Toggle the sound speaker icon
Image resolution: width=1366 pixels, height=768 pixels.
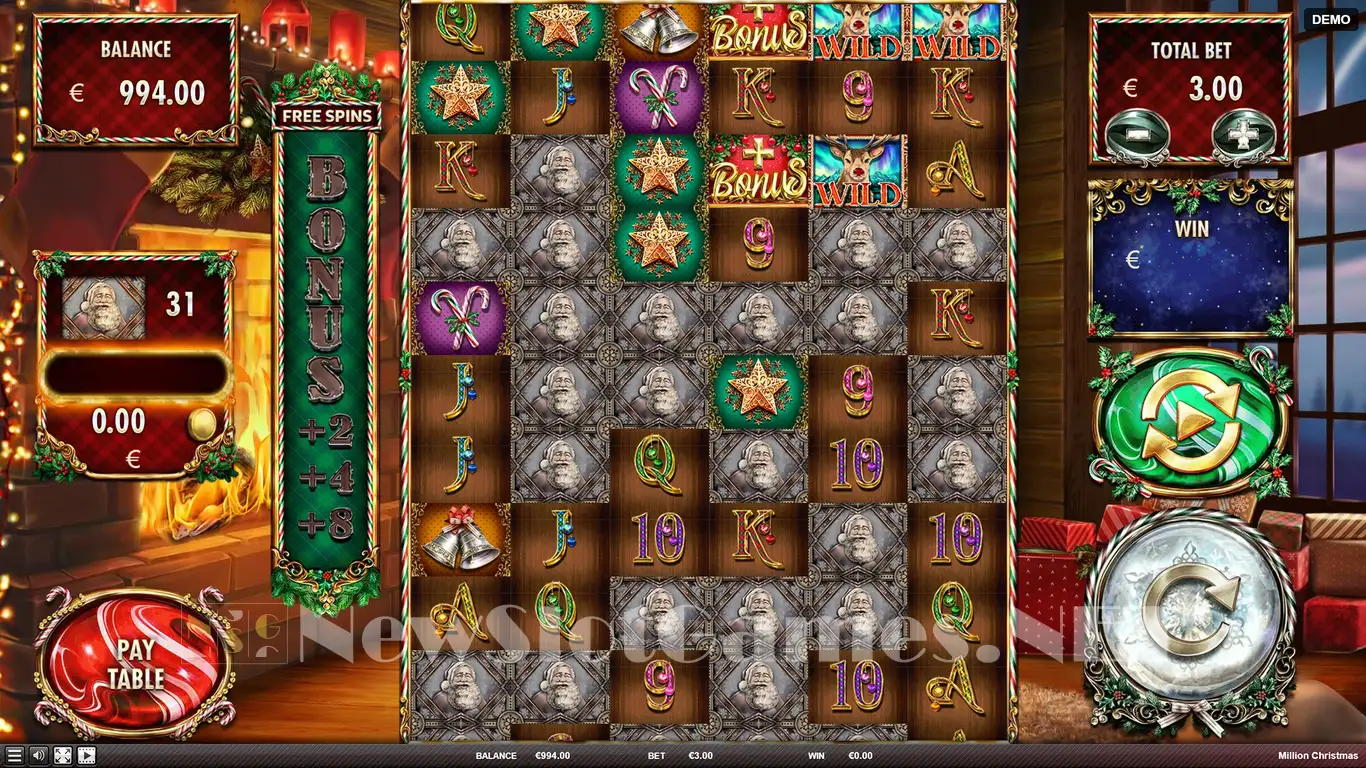click(x=38, y=756)
